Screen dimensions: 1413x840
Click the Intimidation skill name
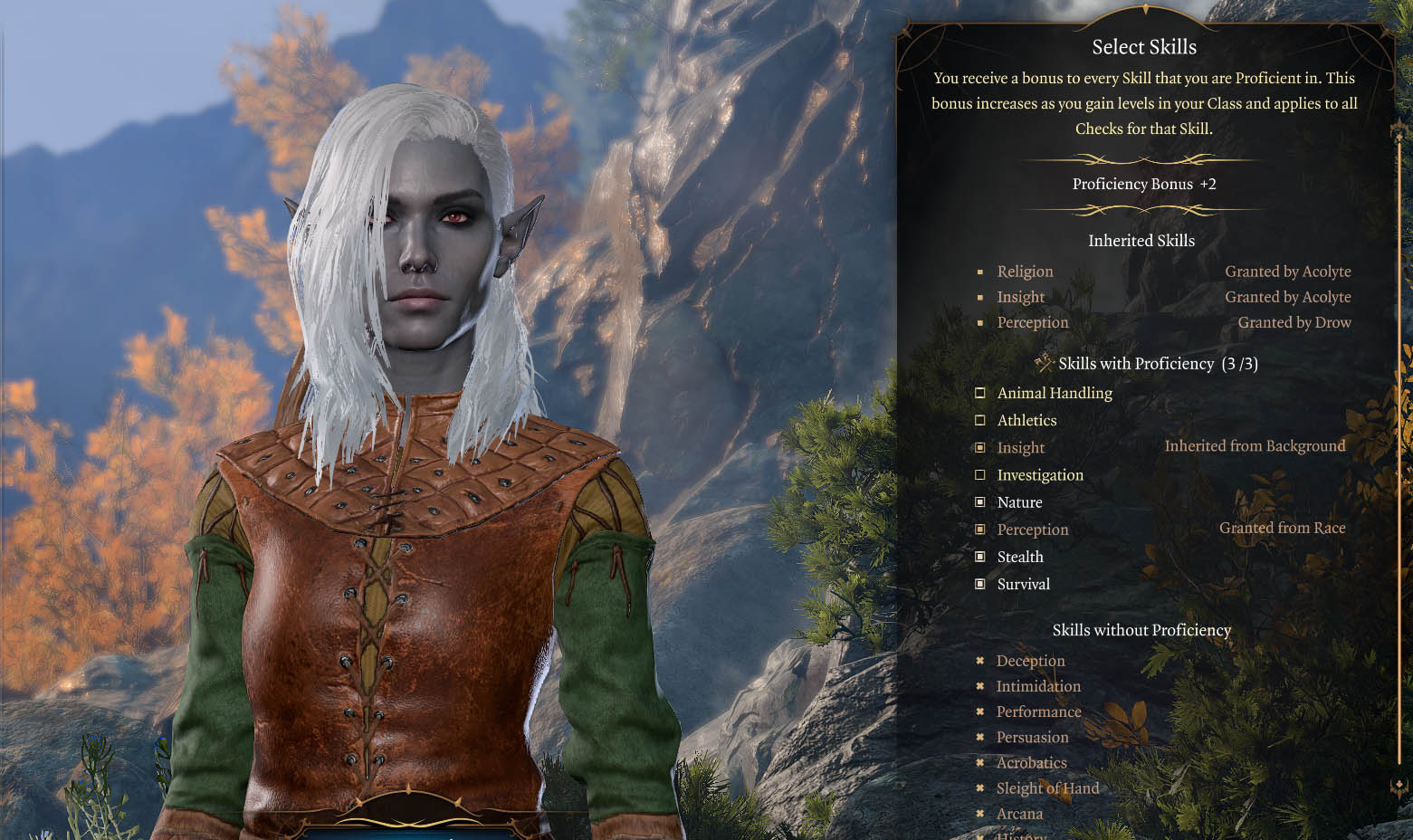tap(1038, 686)
